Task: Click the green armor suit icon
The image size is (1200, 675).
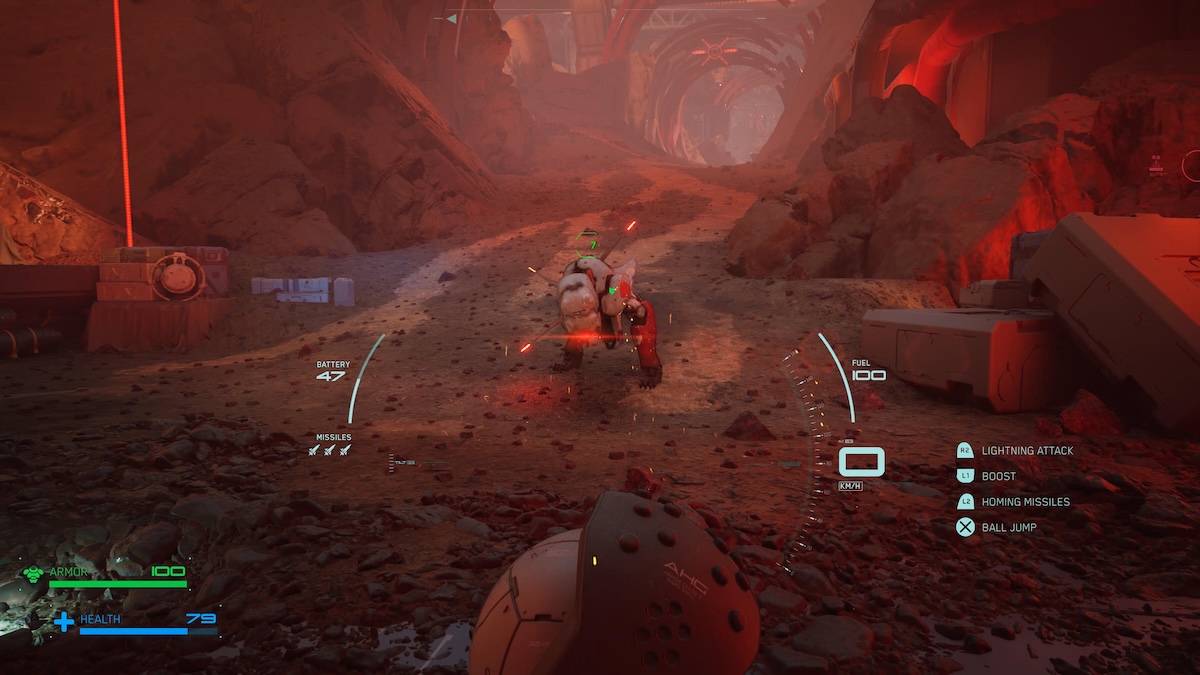Action: coord(33,573)
